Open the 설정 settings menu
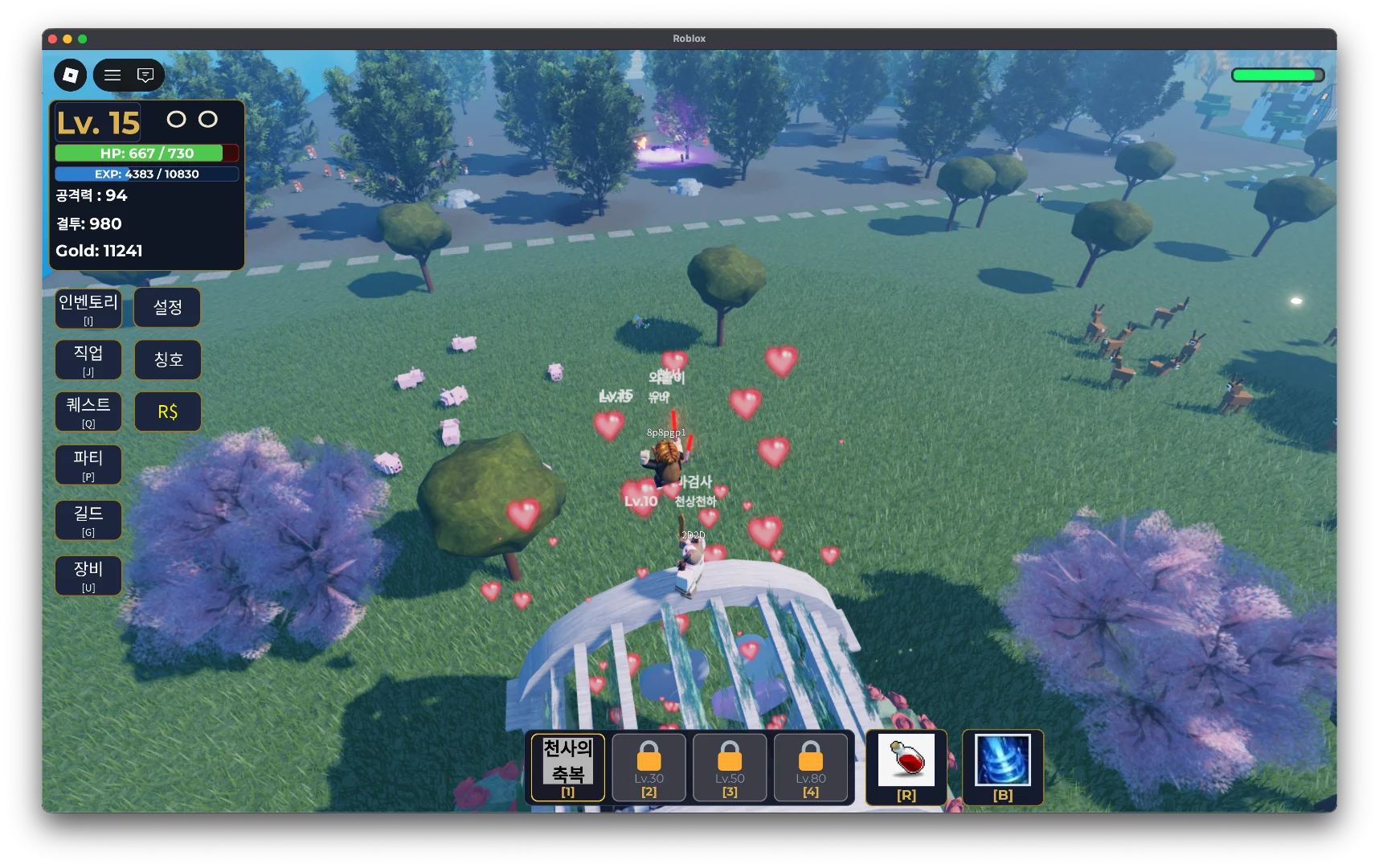Screen dimensions: 1379x868 pyautogui.click(x=167, y=308)
